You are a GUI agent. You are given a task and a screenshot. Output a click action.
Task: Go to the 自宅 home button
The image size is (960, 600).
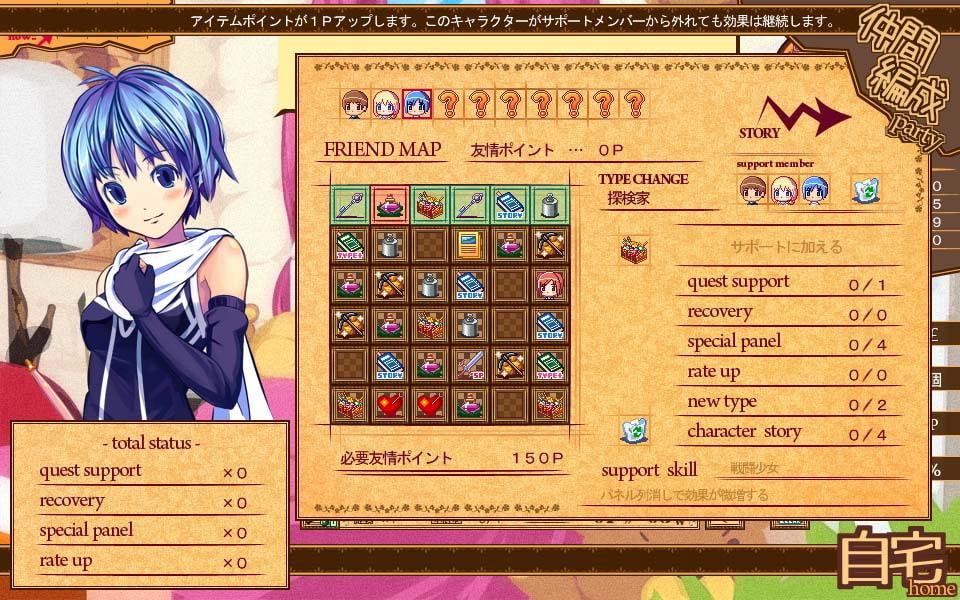click(893, 564)
